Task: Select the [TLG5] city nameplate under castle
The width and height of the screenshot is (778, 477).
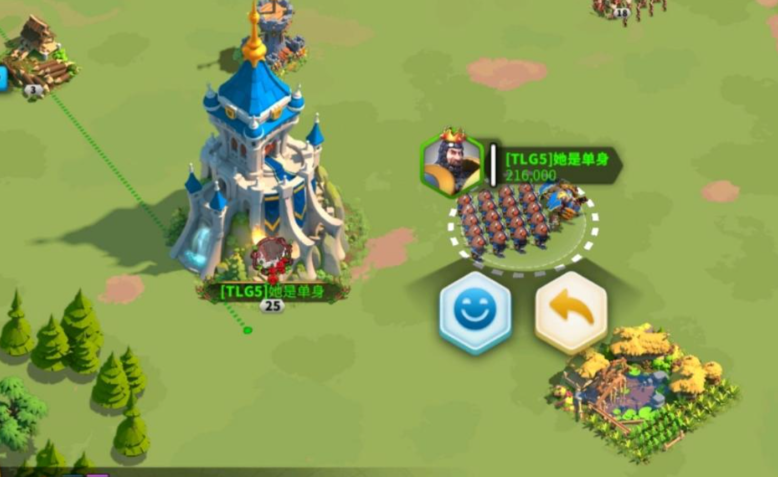Action: pyautogui.click(x=272, y=291)
